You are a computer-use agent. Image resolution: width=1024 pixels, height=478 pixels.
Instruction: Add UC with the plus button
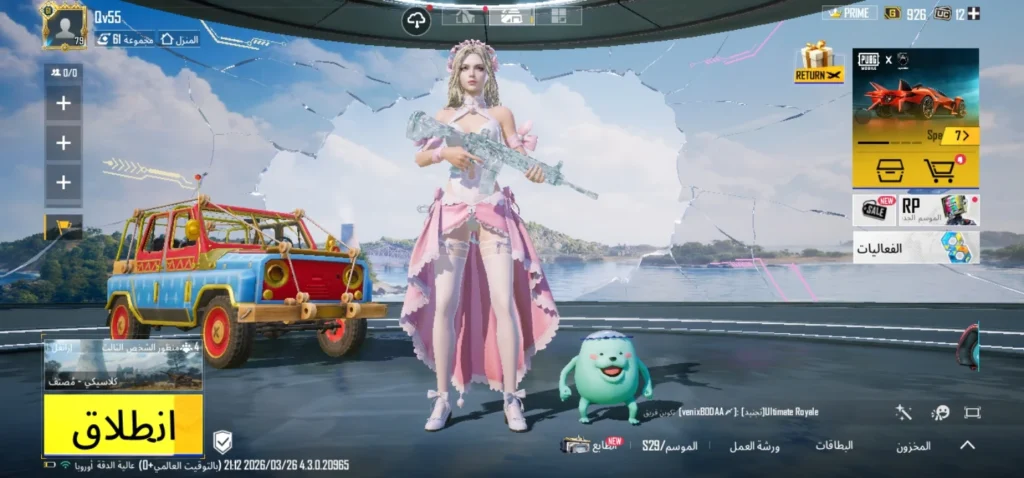[x=974, y=13]
